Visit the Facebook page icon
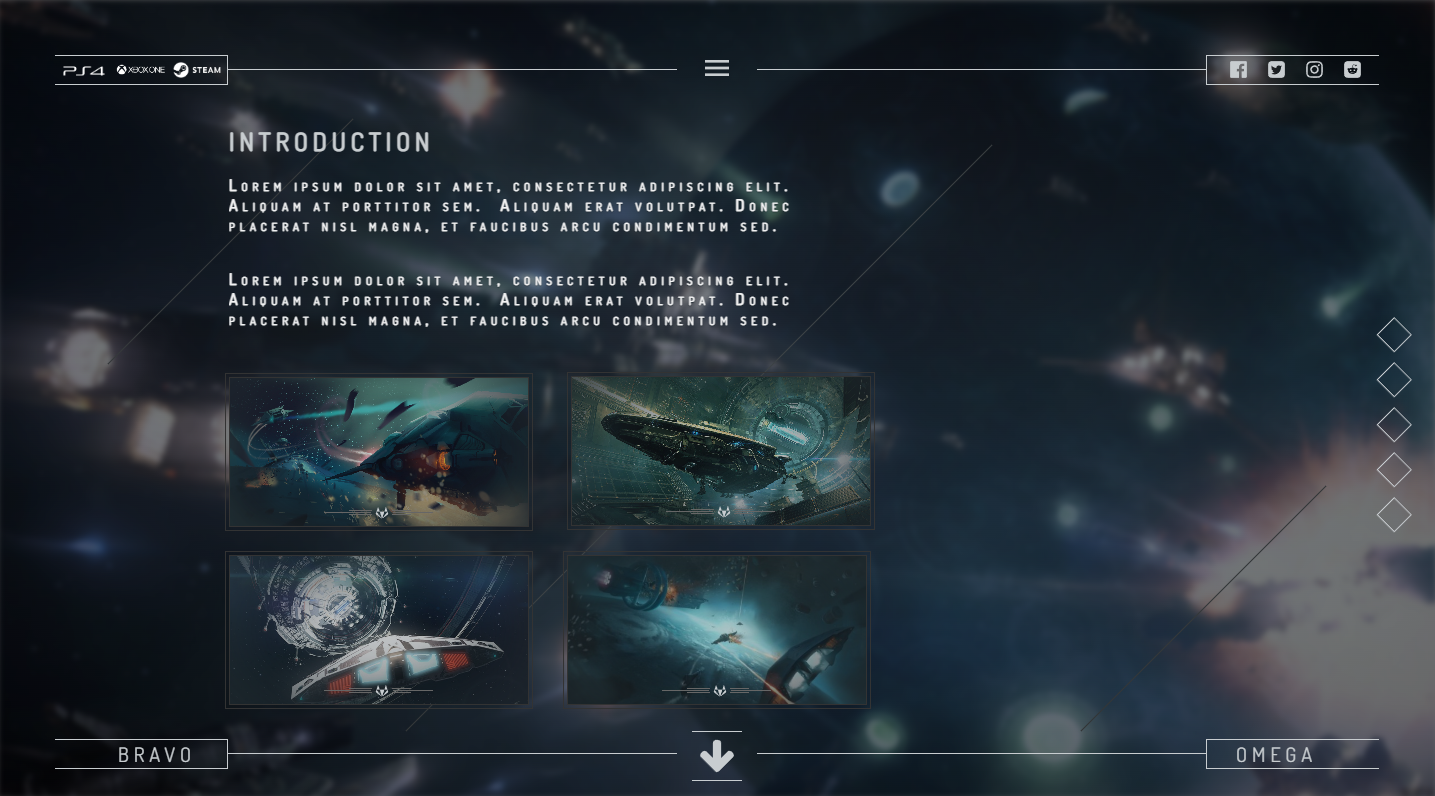The width and height of the screenshot is (1435, 796). click(1238, 70)
